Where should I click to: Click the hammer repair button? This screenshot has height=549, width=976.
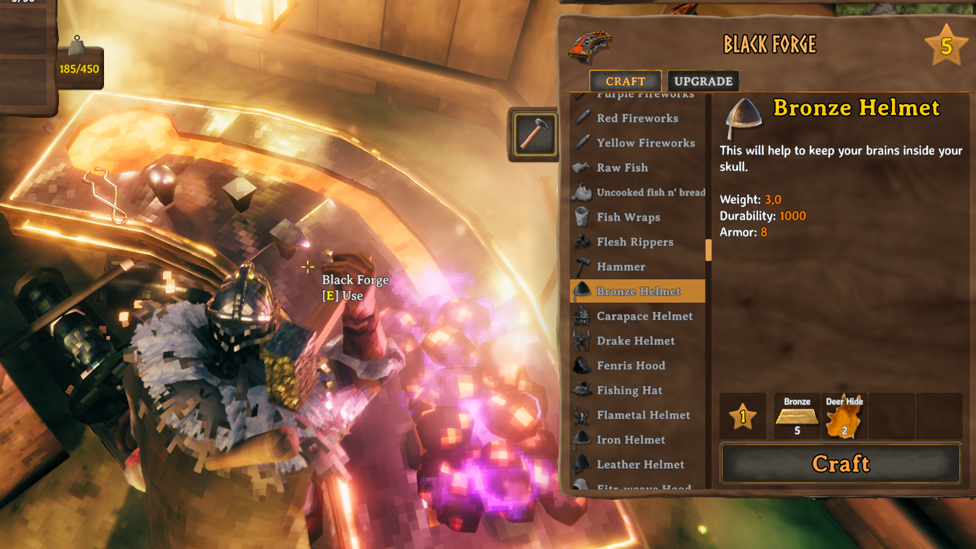[x=535, y=135]
